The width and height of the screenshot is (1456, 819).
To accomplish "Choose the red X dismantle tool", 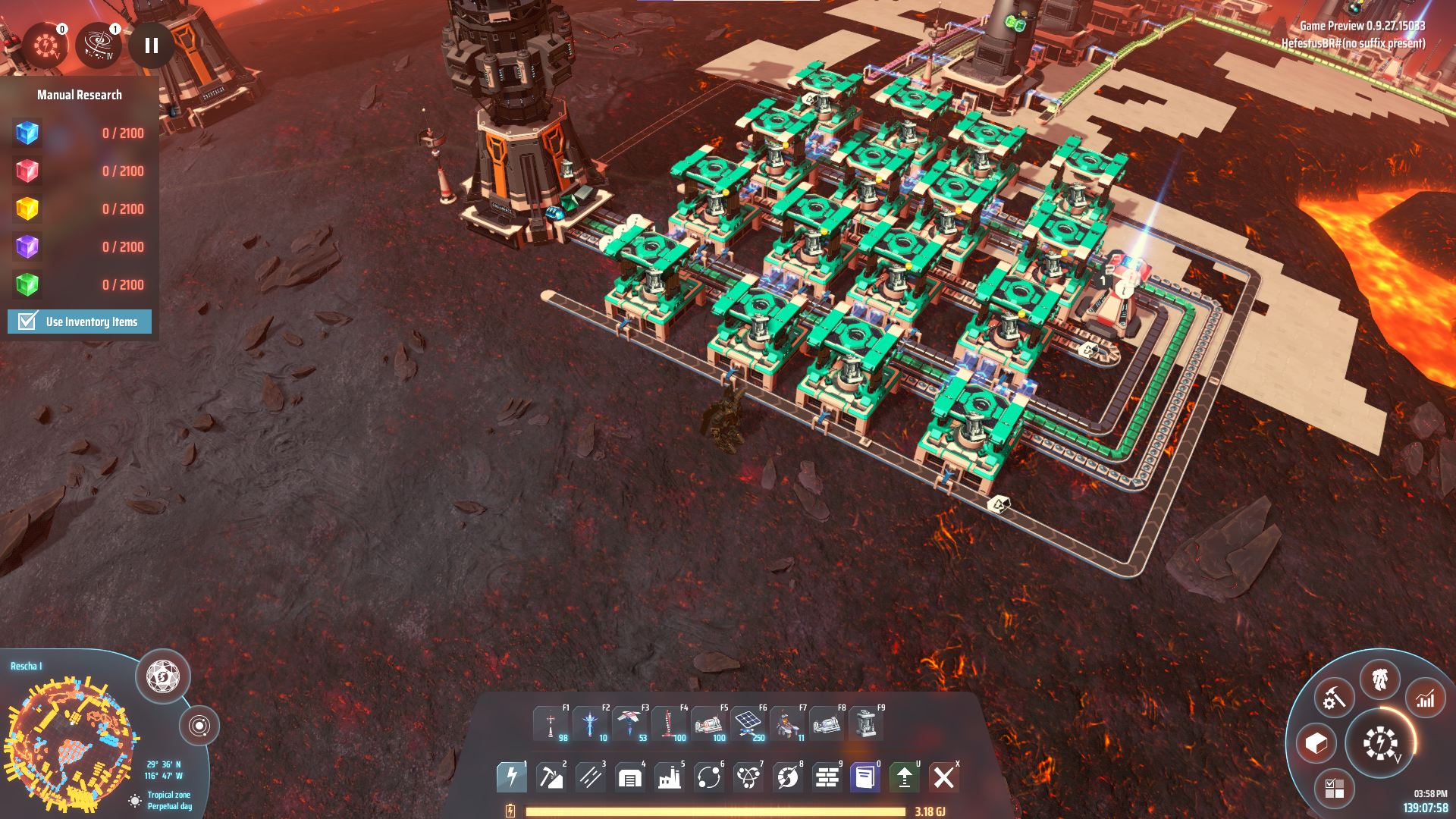I will [x=944, y=777].
